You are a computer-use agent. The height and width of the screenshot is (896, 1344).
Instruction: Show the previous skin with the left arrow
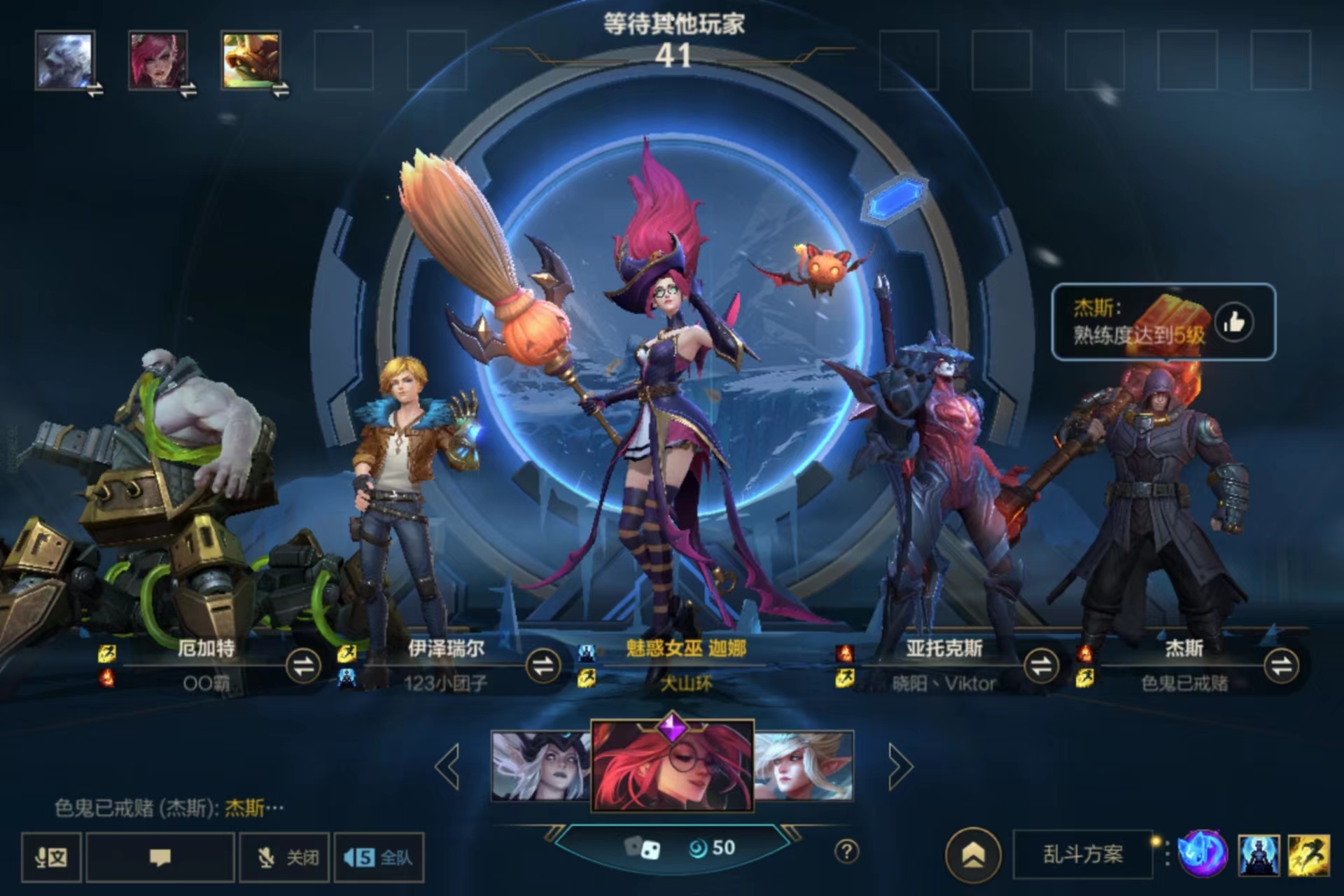(x=448, y=766)
